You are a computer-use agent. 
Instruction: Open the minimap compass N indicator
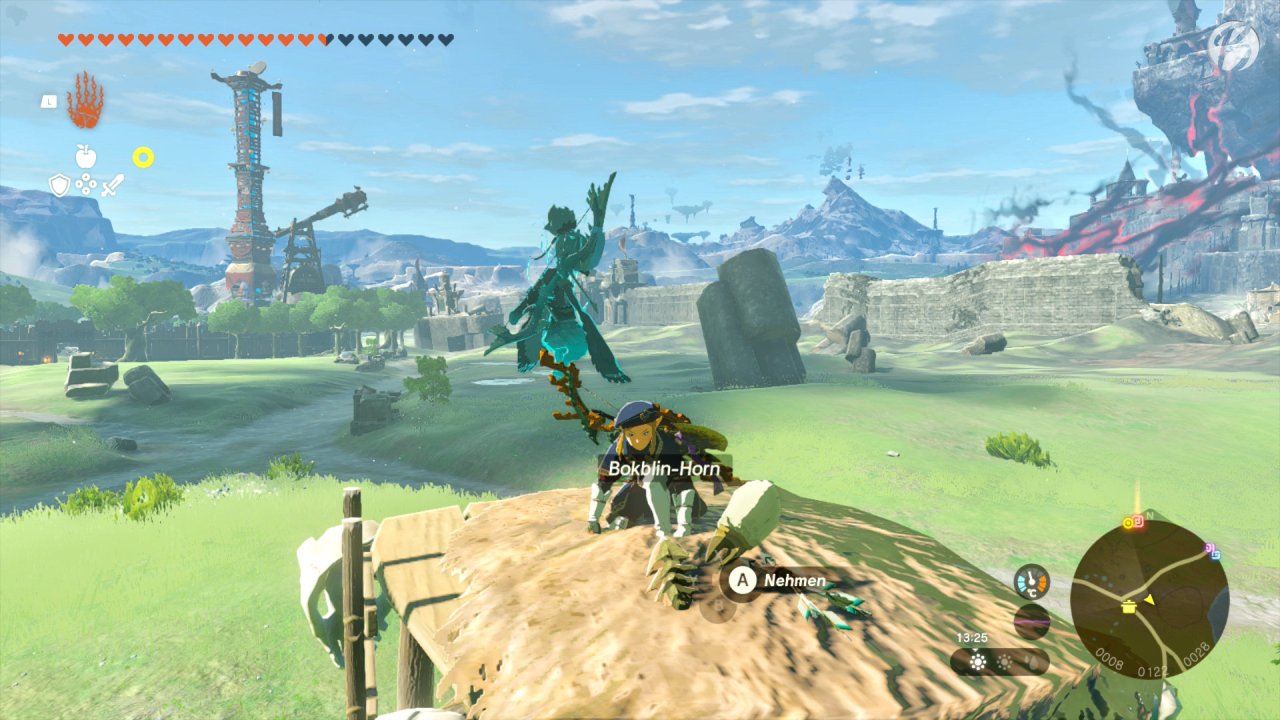point(1149,515)
